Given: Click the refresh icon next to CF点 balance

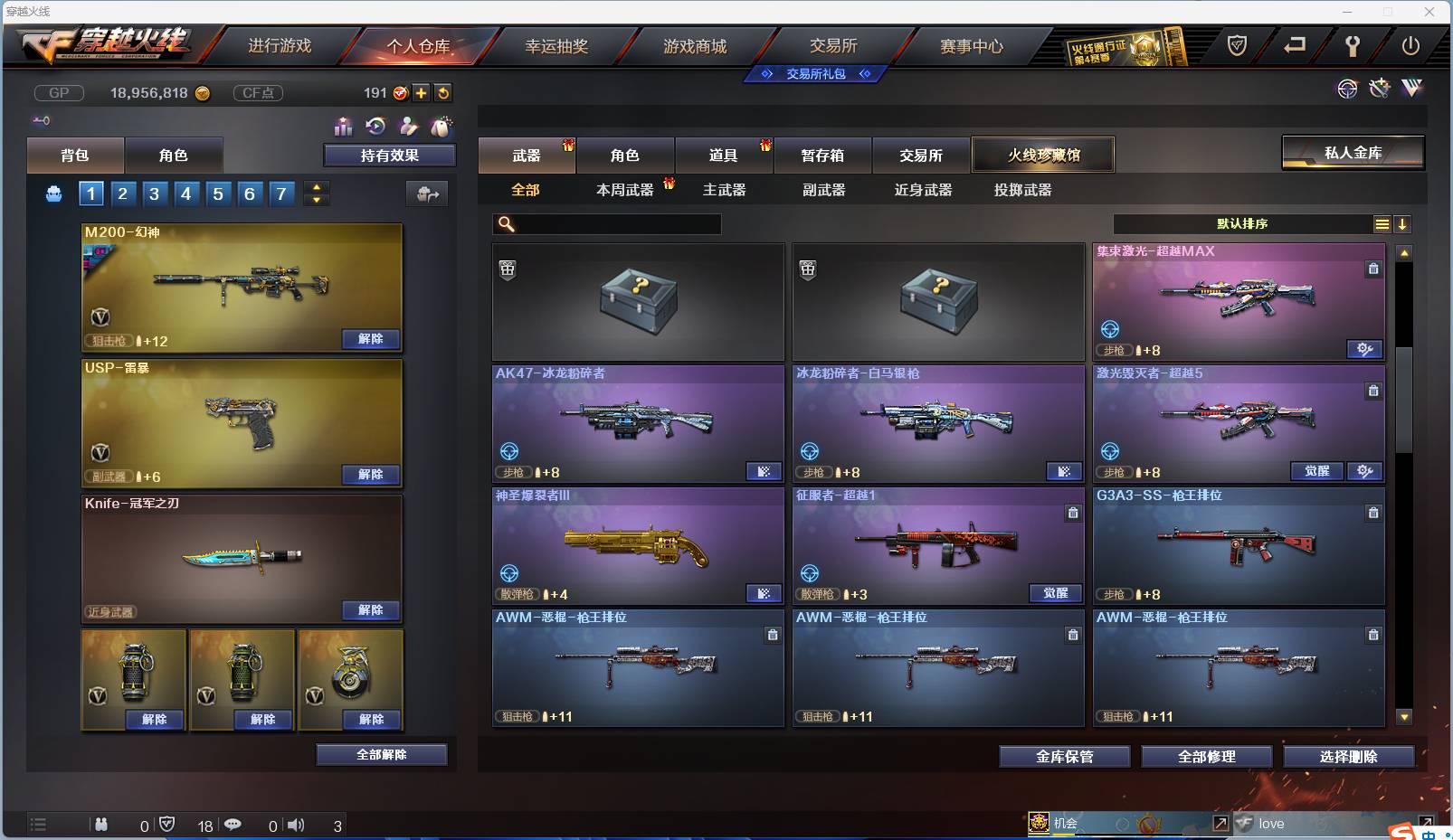Looking at the screenshot, I should click(x=443, y=92).
